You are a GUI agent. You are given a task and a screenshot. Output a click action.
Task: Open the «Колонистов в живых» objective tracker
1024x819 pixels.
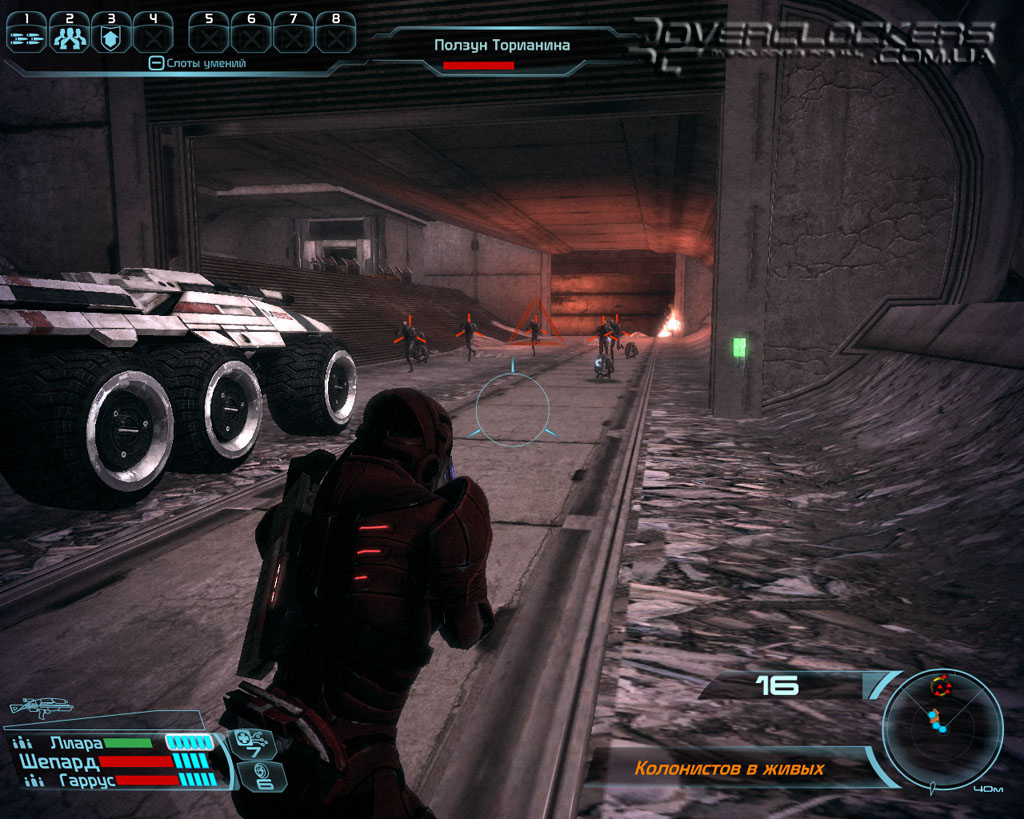(x=729, y=769)
